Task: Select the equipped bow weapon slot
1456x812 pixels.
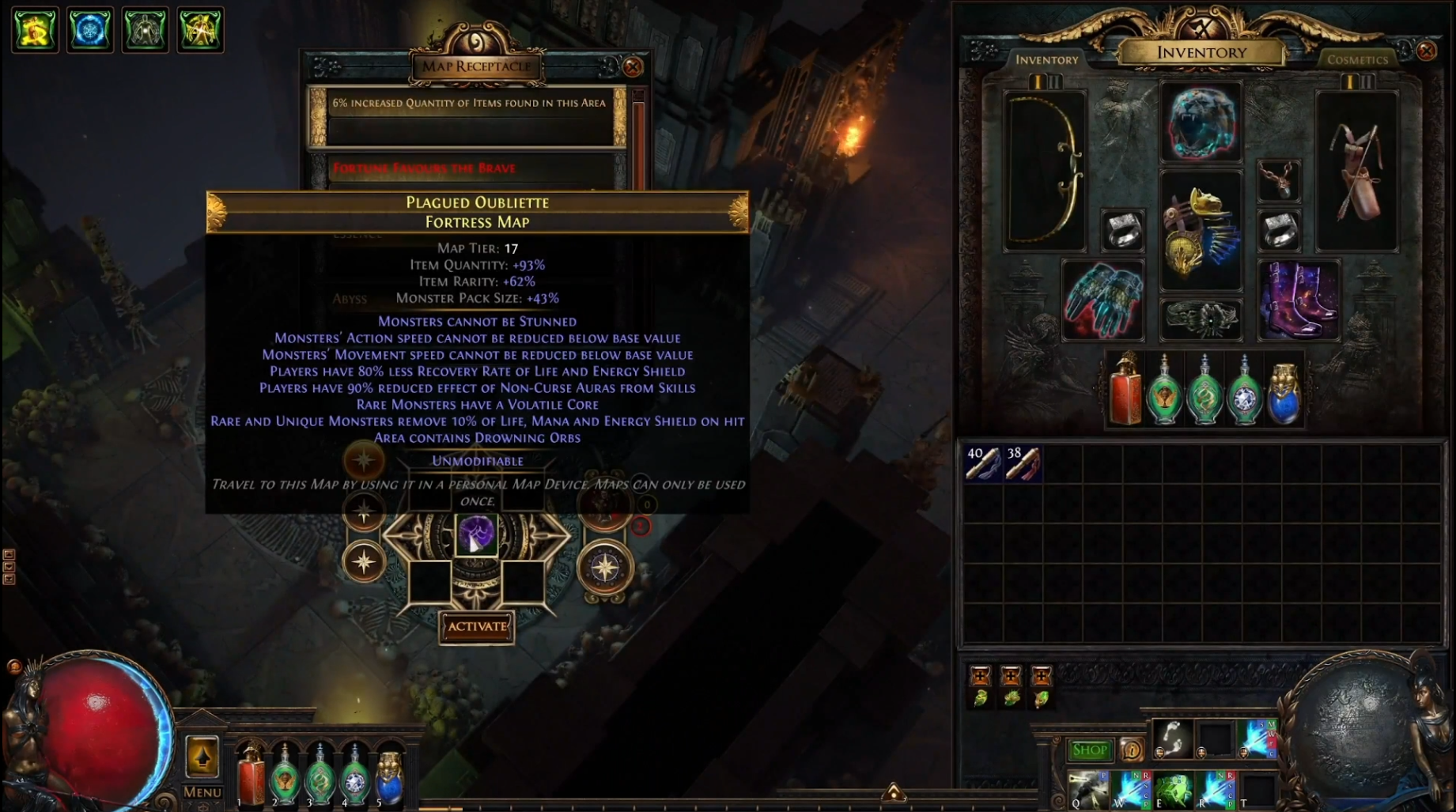Action: (x=1044, y=170)
